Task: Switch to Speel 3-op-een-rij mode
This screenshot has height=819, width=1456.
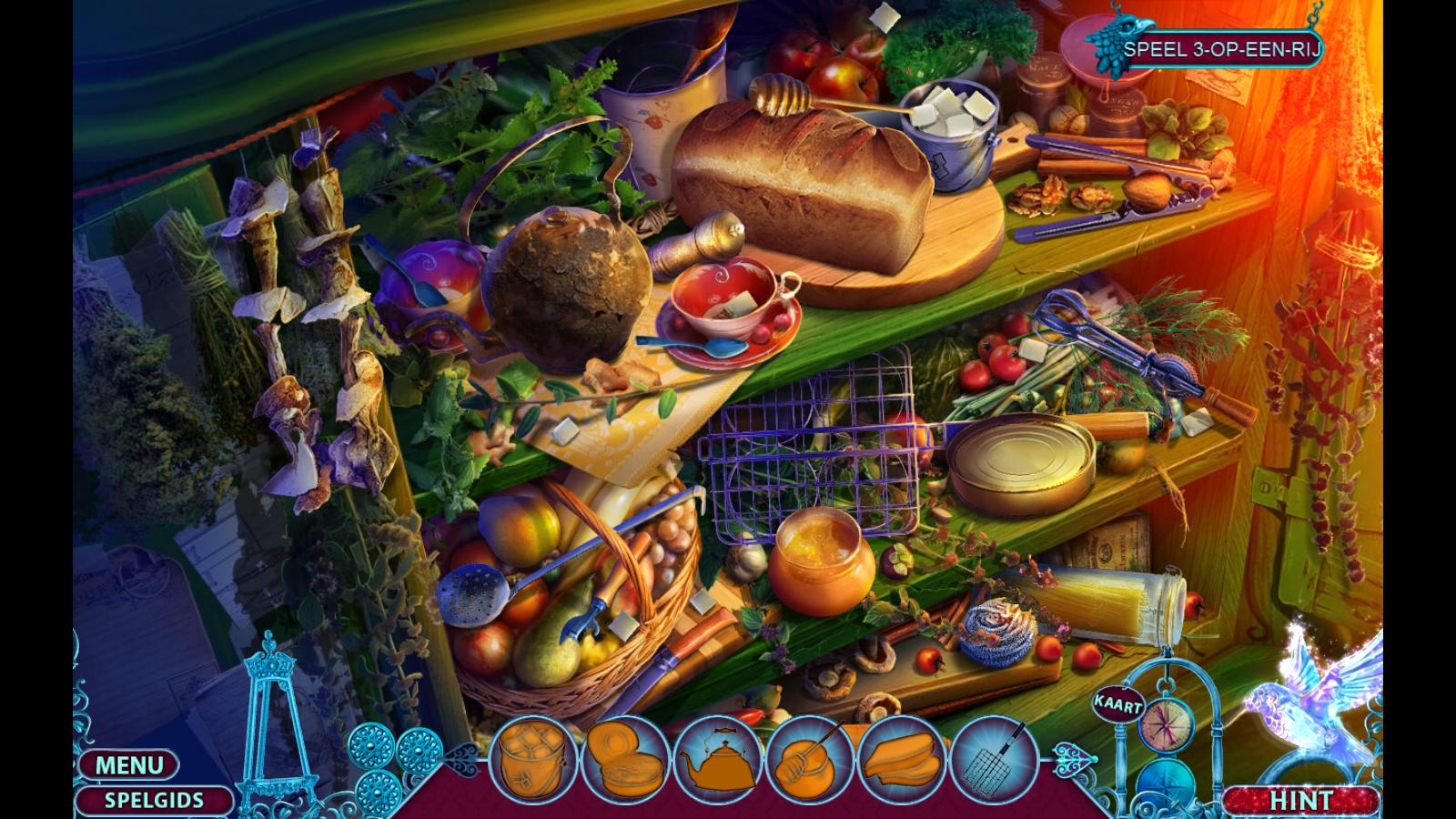Action: pos(1220,49)
